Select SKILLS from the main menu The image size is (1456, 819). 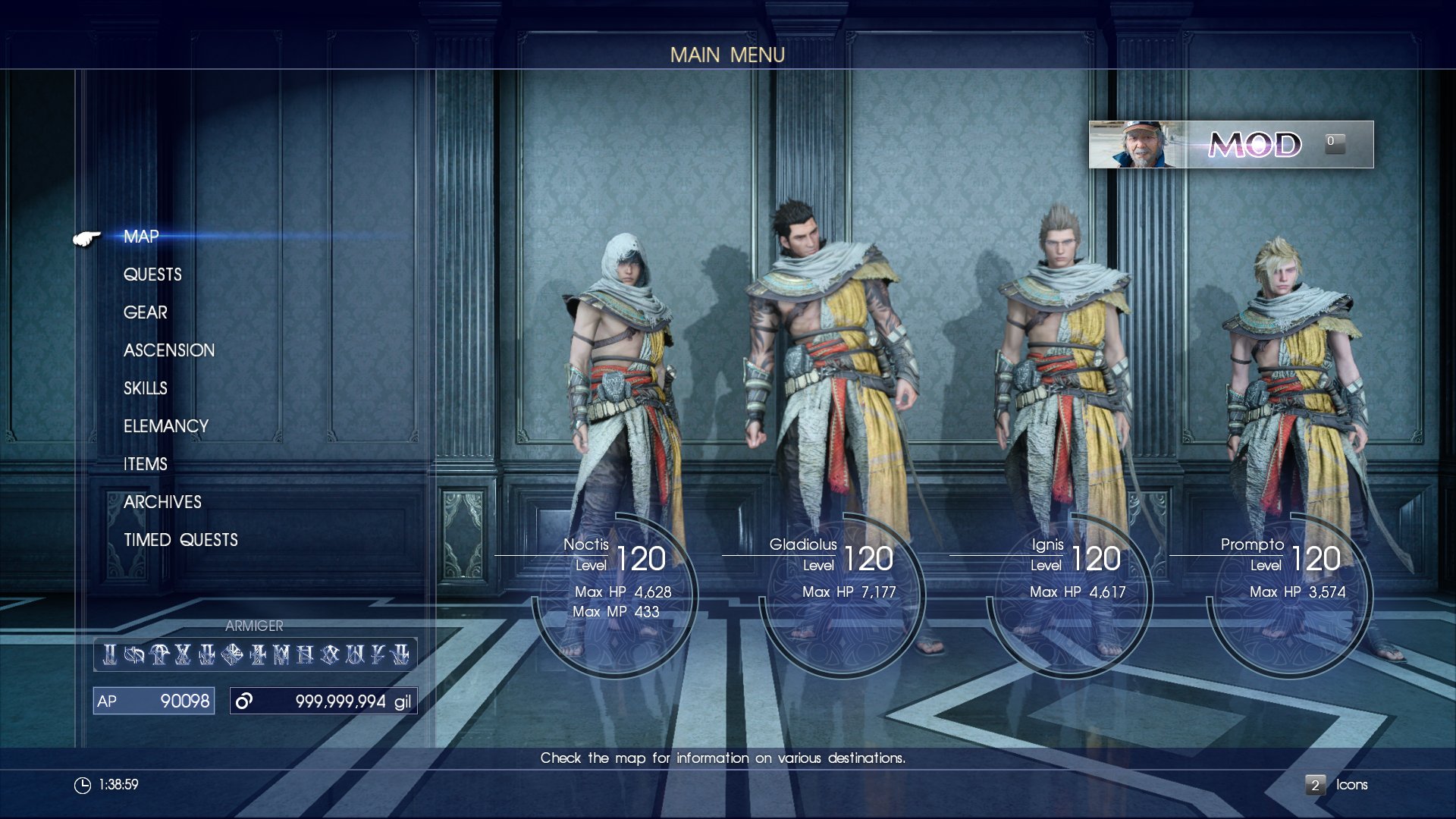(x=145, y=388)
